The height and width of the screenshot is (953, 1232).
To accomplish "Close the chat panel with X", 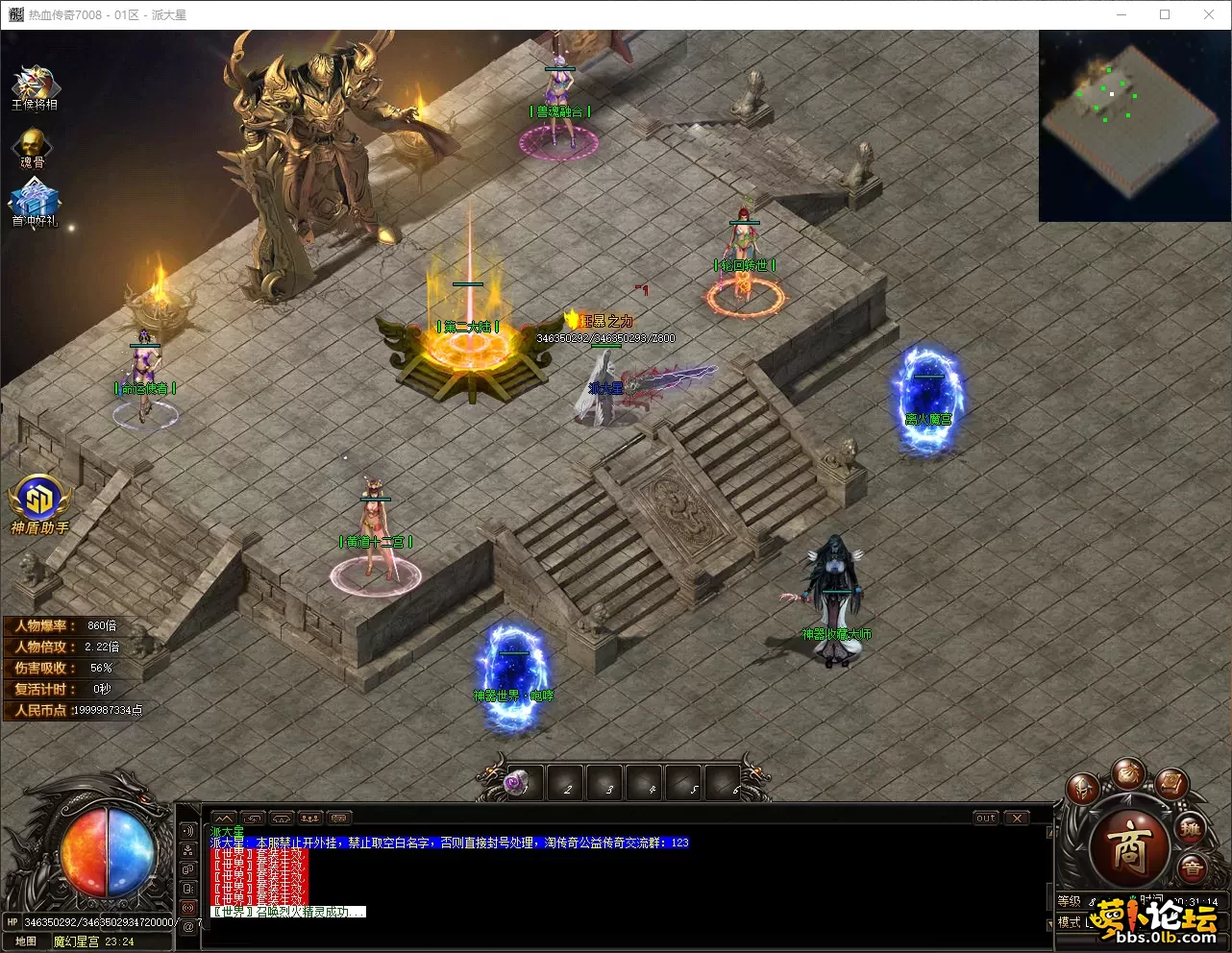I will click(1017, 819).
